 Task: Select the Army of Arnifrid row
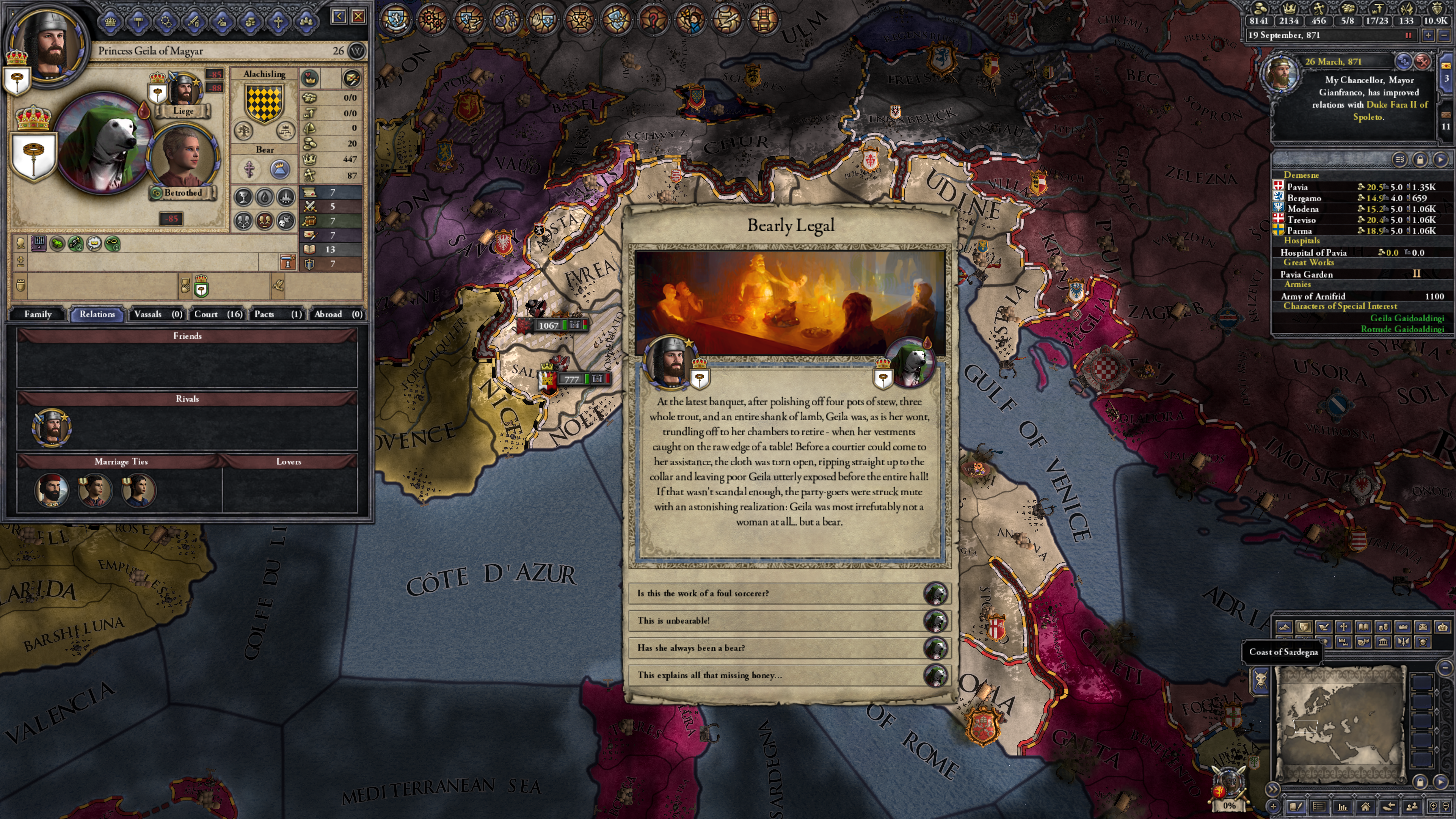pyautogui.click(x=1357, y=296)
